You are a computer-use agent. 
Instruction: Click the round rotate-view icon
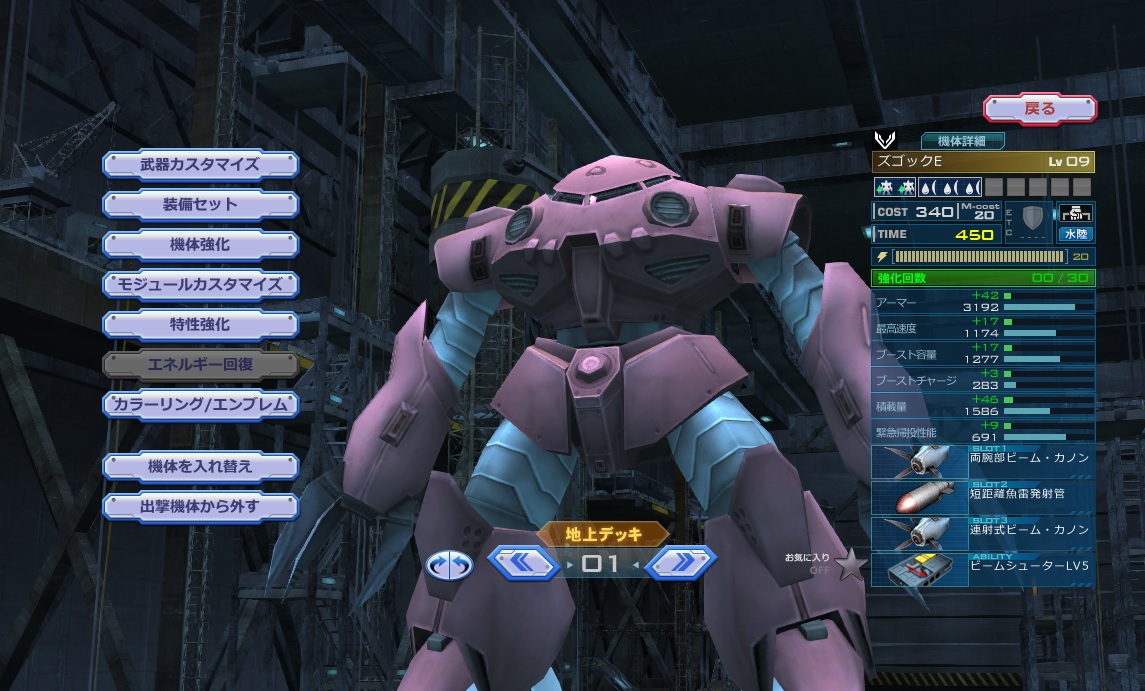[449, 565]
